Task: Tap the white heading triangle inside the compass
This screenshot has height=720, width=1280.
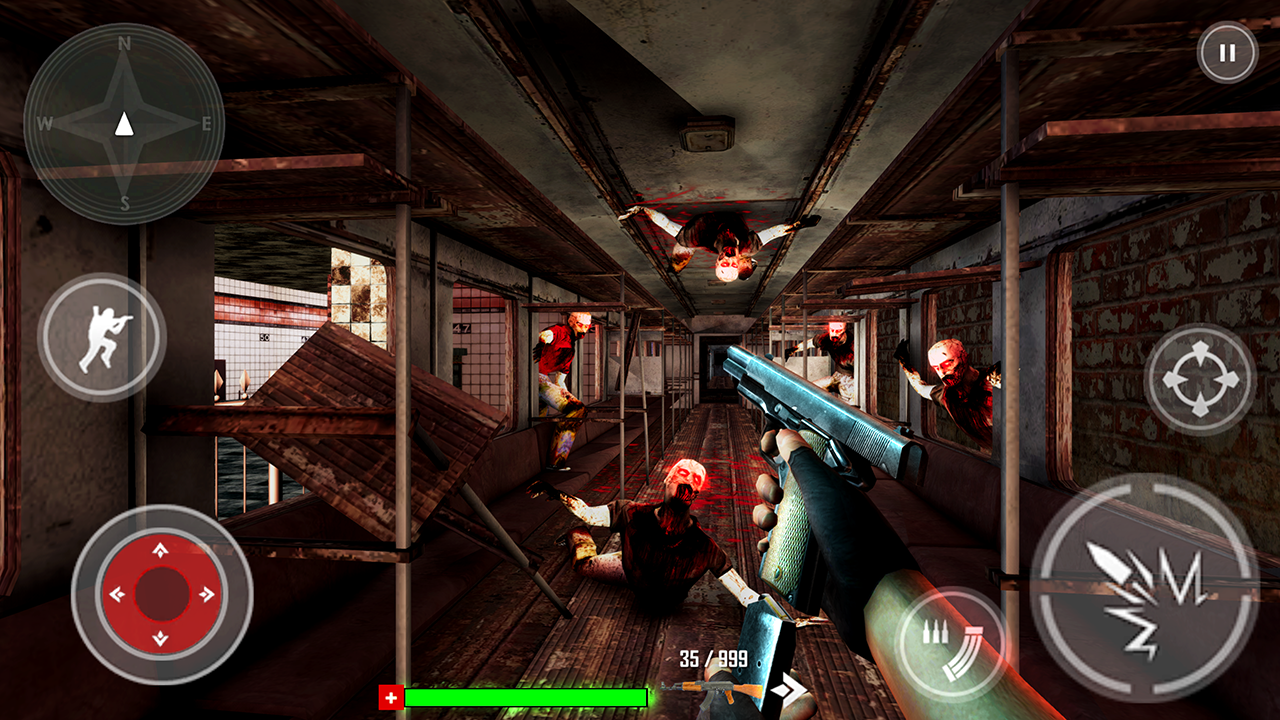Action: 123,123
